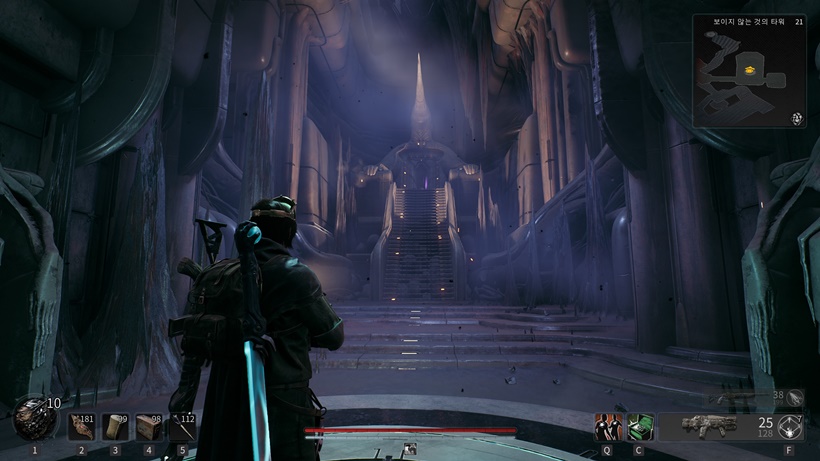Activate the circular weapon mod icon
Viewport: 820px width, 461px height.
coord(790,426)
